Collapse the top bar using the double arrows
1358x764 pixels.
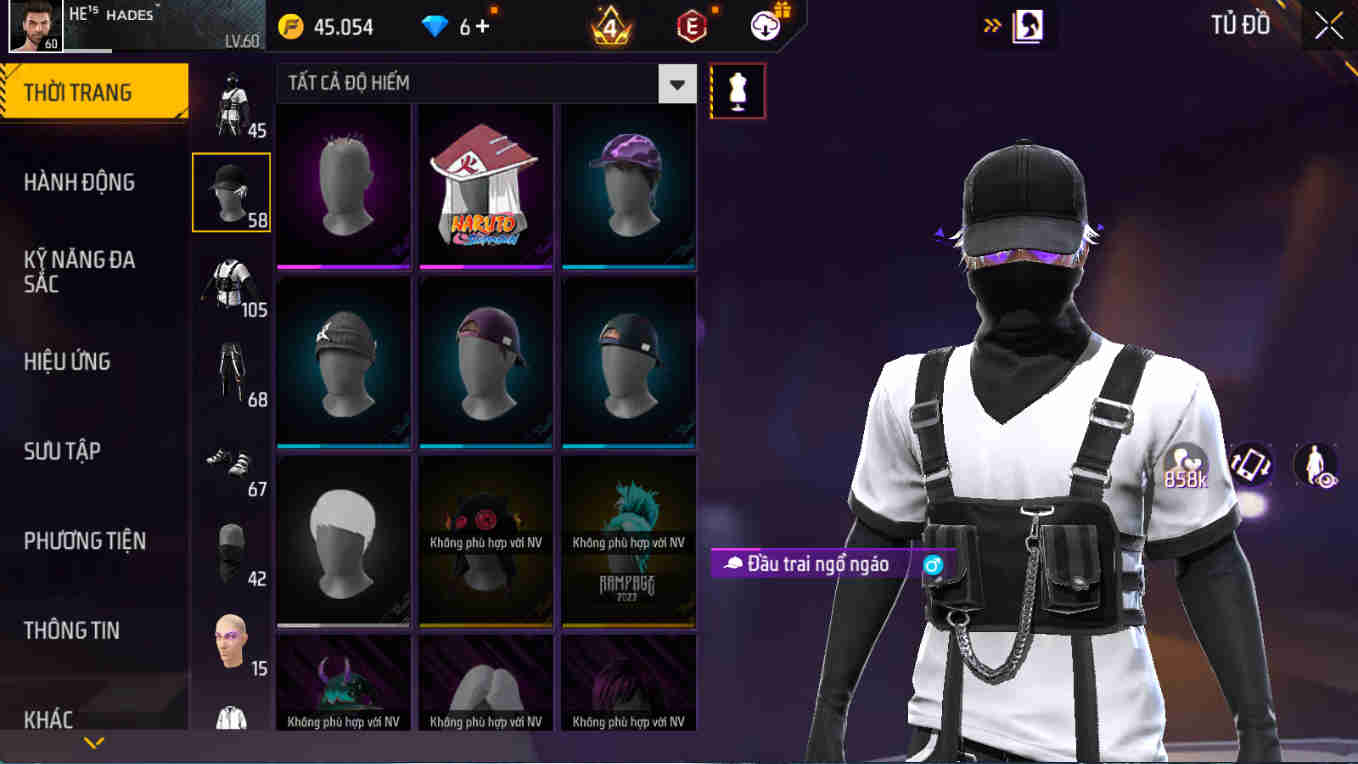coord(992,25)
